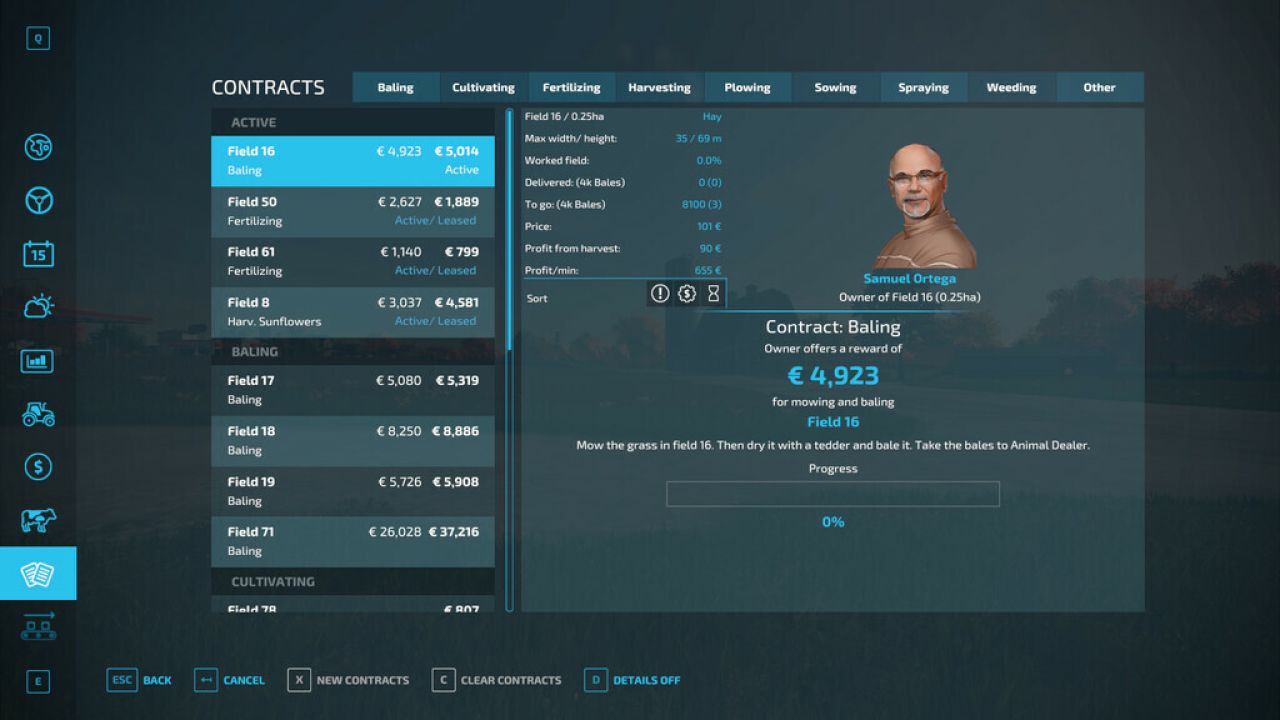The height and width of the screenshot is (720, 1280).
Task: Check the weather forecast icon
Action: [x=37, y=305]
